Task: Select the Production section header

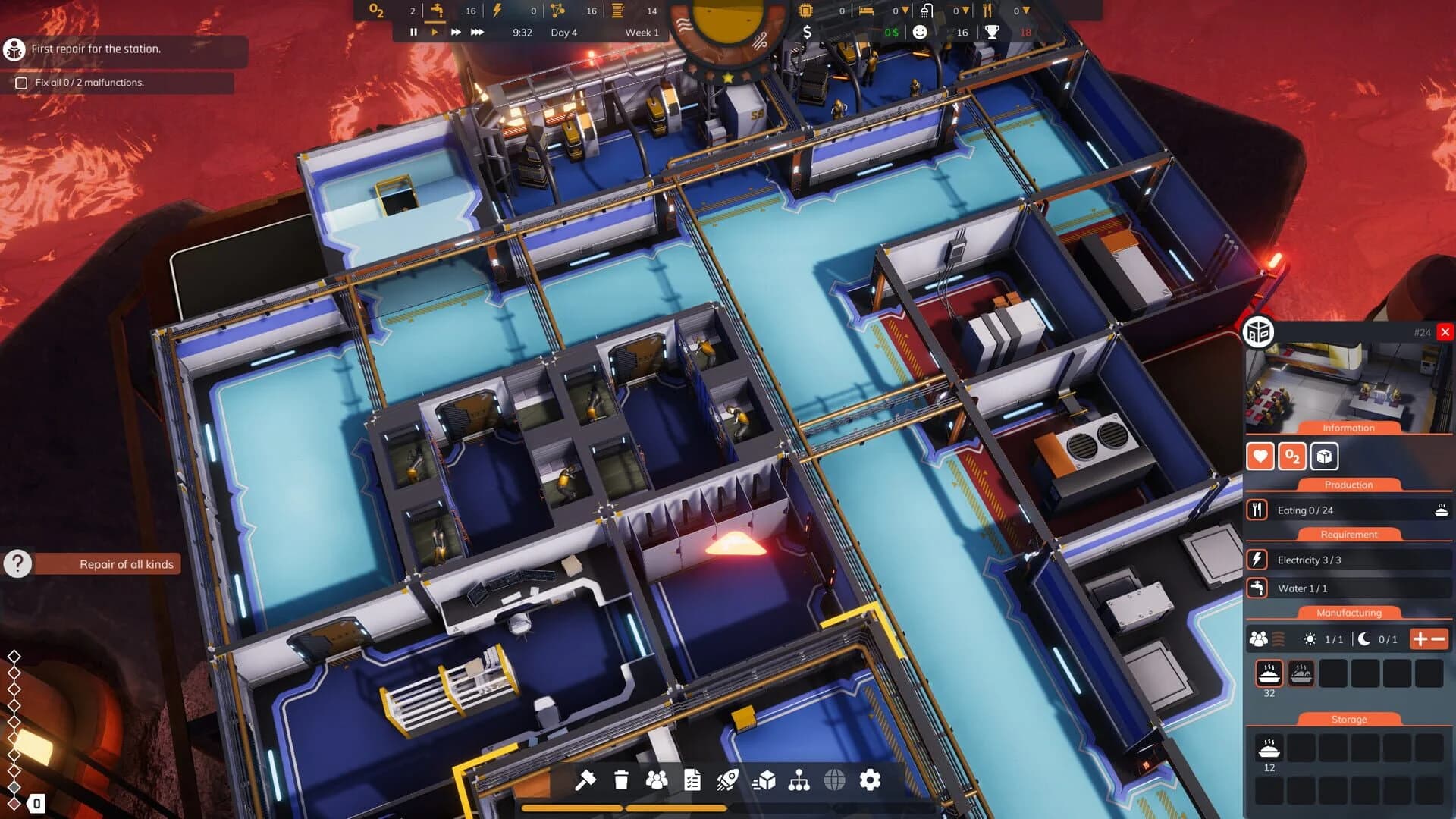Action: coord(1348,485)
